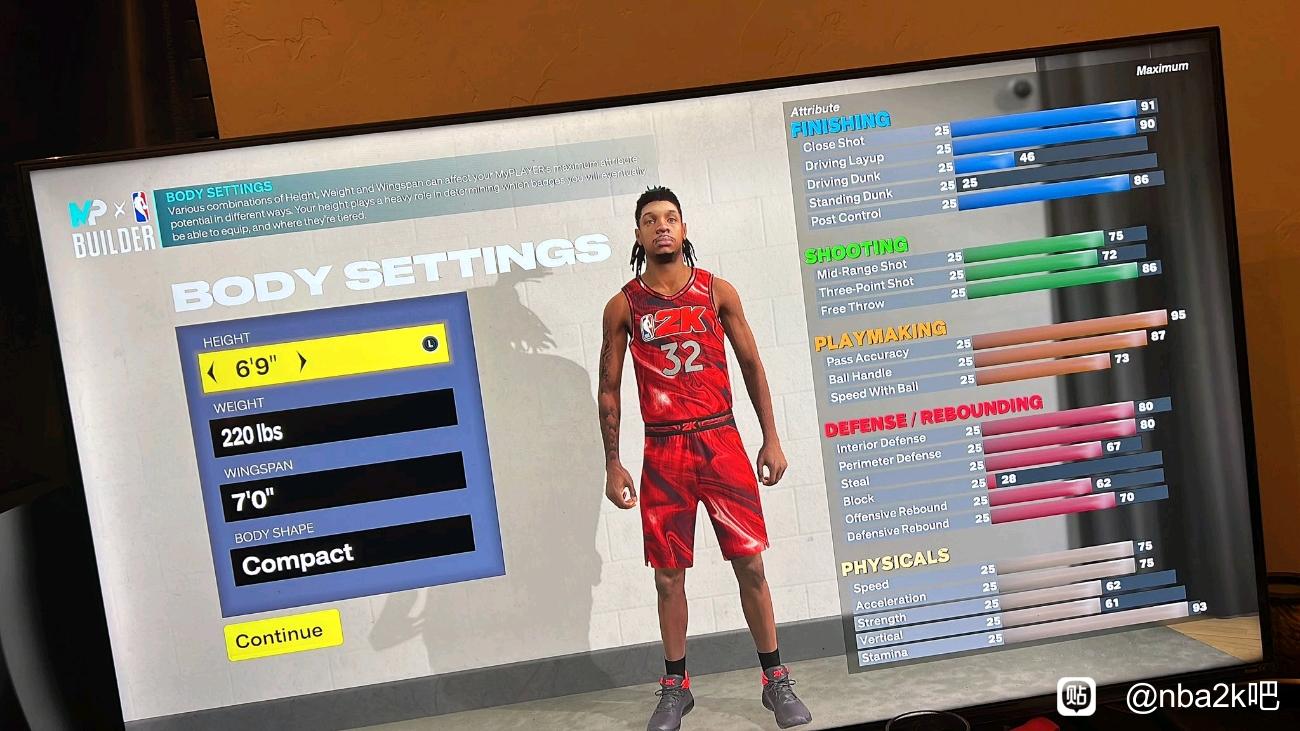Click the 2K logo on the red jersey

pyautogui.click(x=679, y=321)
